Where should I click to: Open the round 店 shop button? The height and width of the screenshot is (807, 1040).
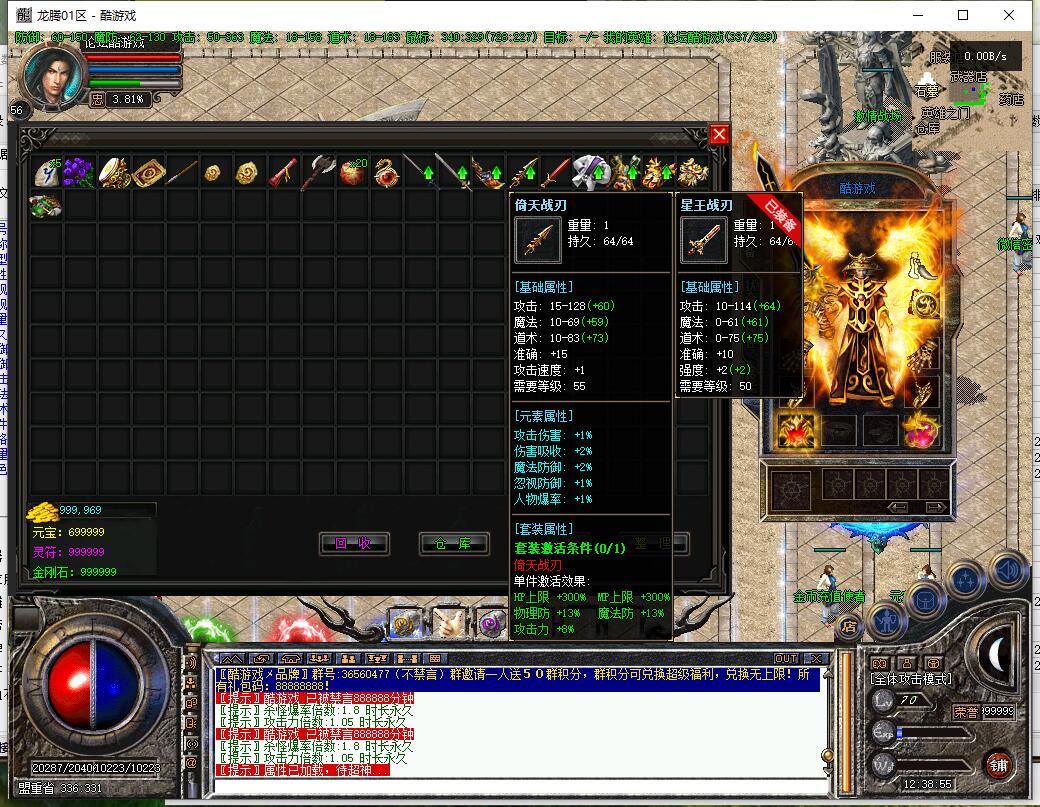(x=848, y=627)
